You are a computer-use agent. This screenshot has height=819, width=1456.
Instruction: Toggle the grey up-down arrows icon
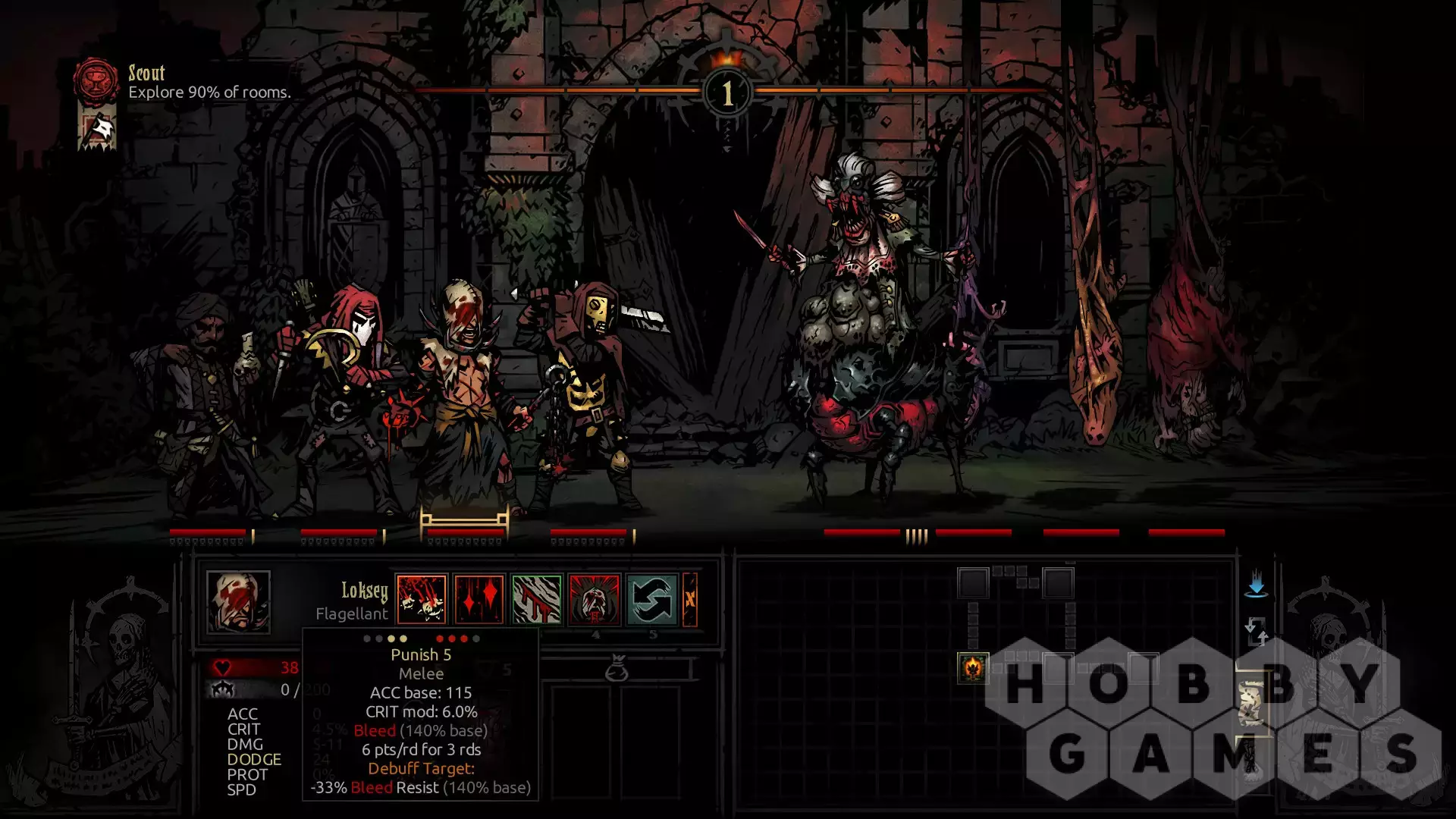pos(1257,630)
